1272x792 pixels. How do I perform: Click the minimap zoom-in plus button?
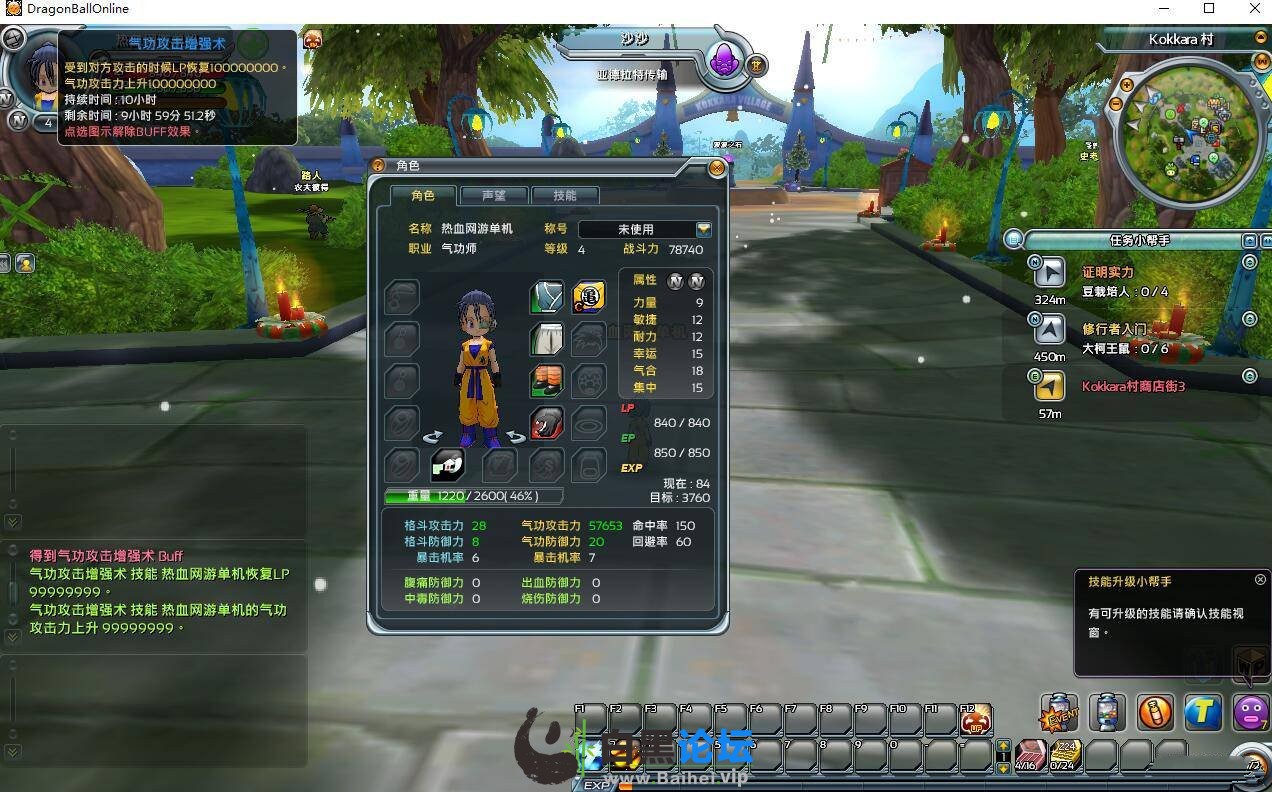point(1127,86)
